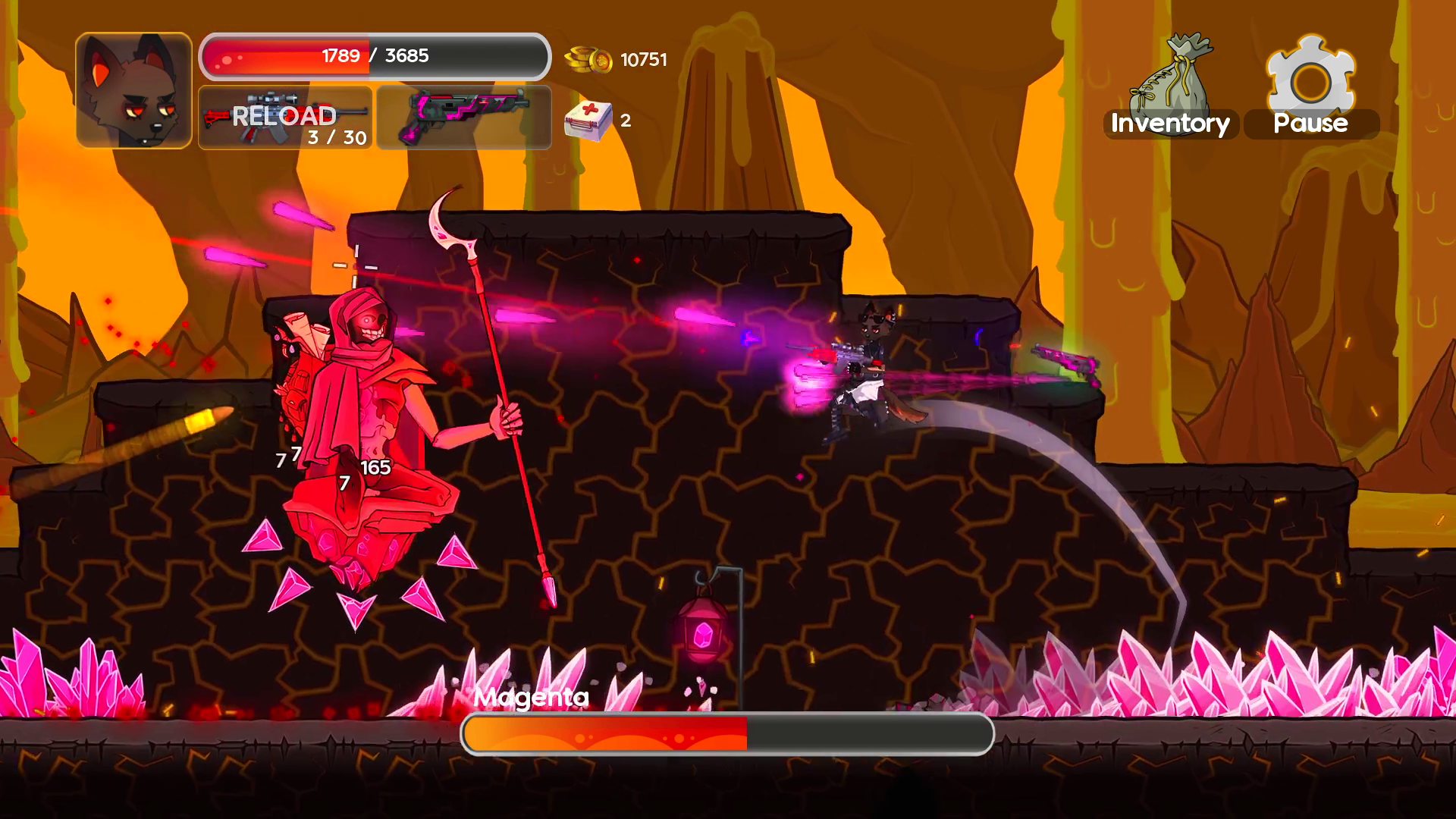
Task: Select the pink shotgun weapon slot
Action: coord(463,118)
